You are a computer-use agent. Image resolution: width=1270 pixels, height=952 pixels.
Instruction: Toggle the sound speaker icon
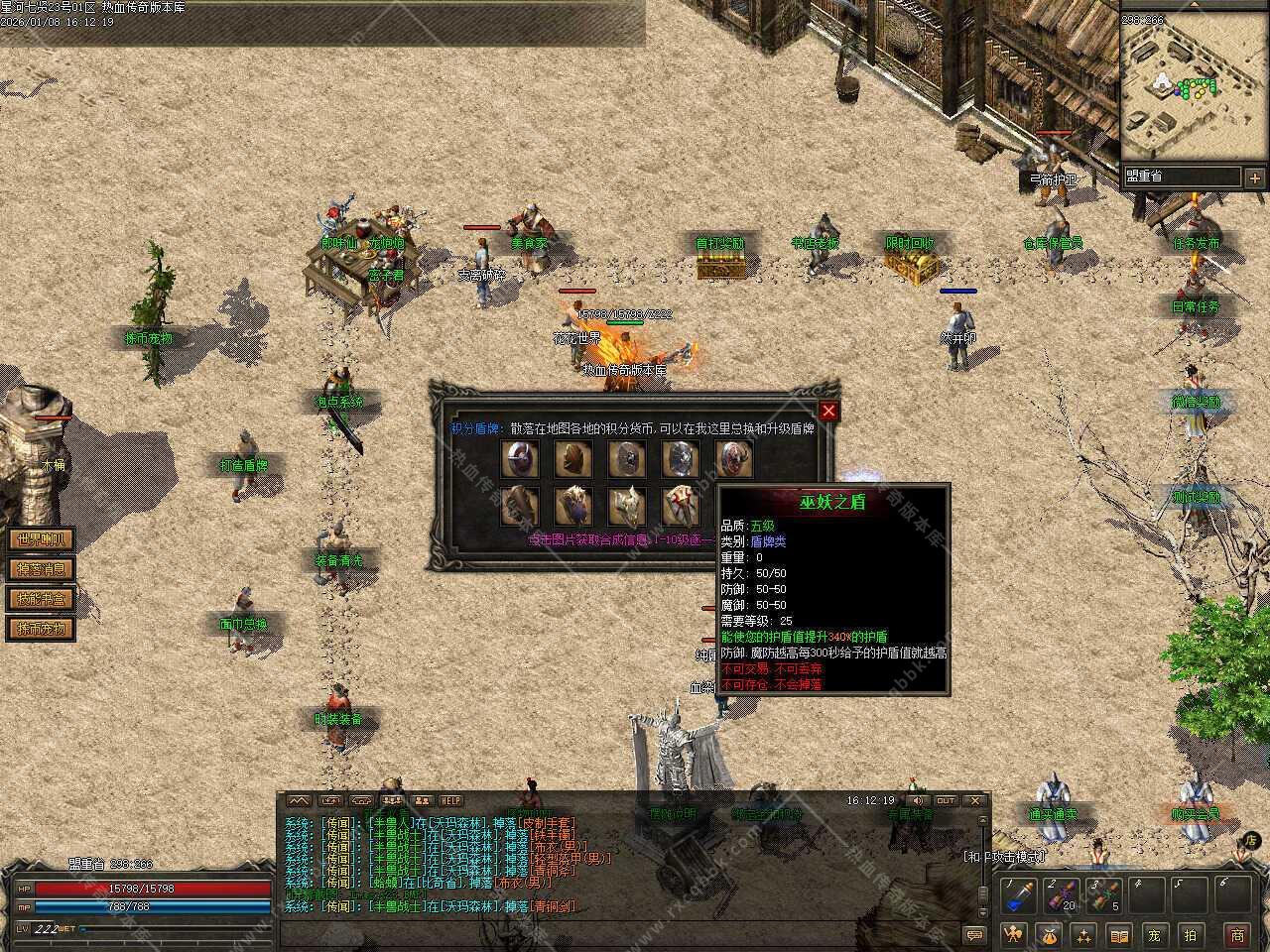click(x=918, y=800)
